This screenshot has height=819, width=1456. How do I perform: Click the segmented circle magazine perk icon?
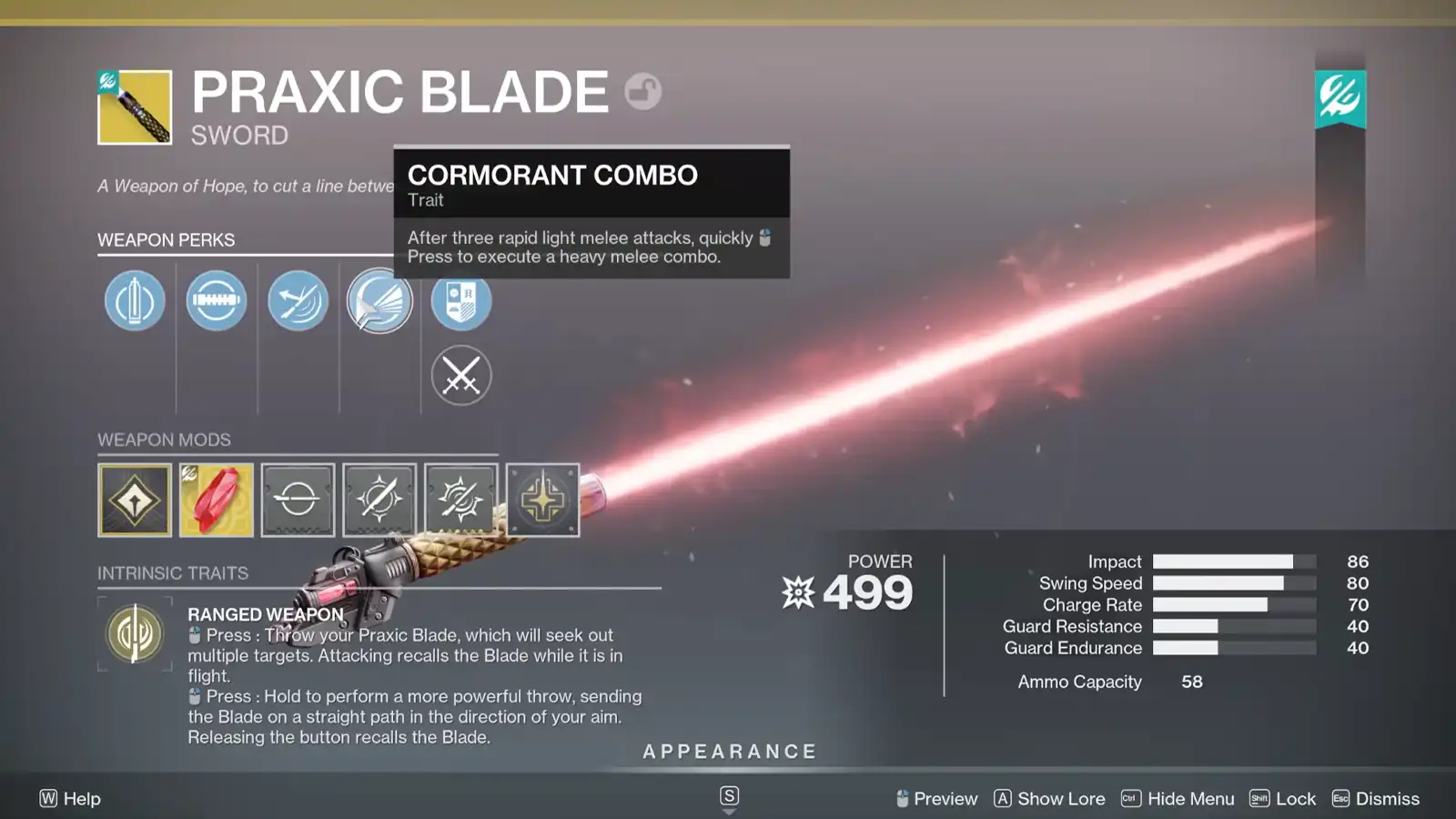tap(216, 300)
